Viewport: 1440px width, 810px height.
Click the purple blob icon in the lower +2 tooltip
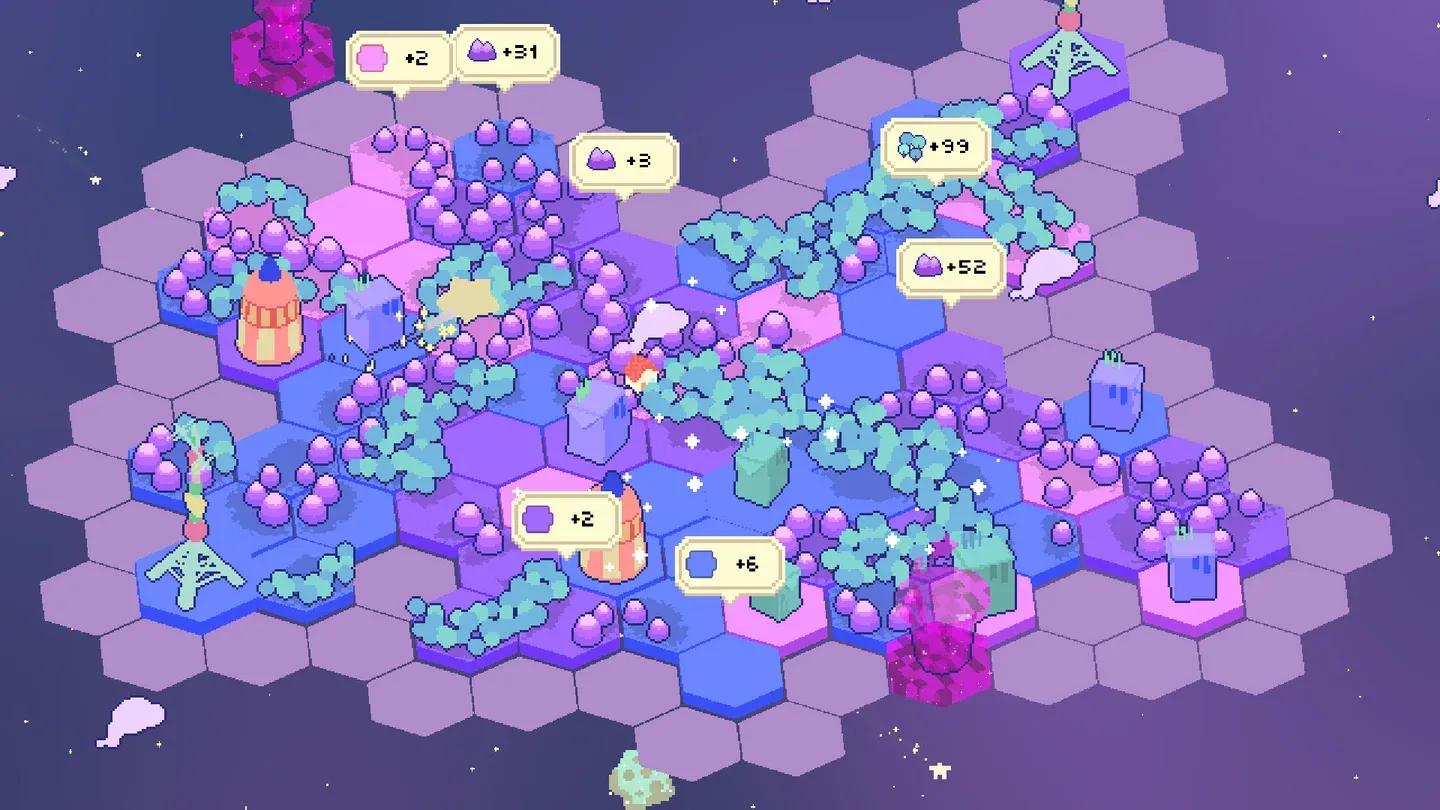[537, 517]
